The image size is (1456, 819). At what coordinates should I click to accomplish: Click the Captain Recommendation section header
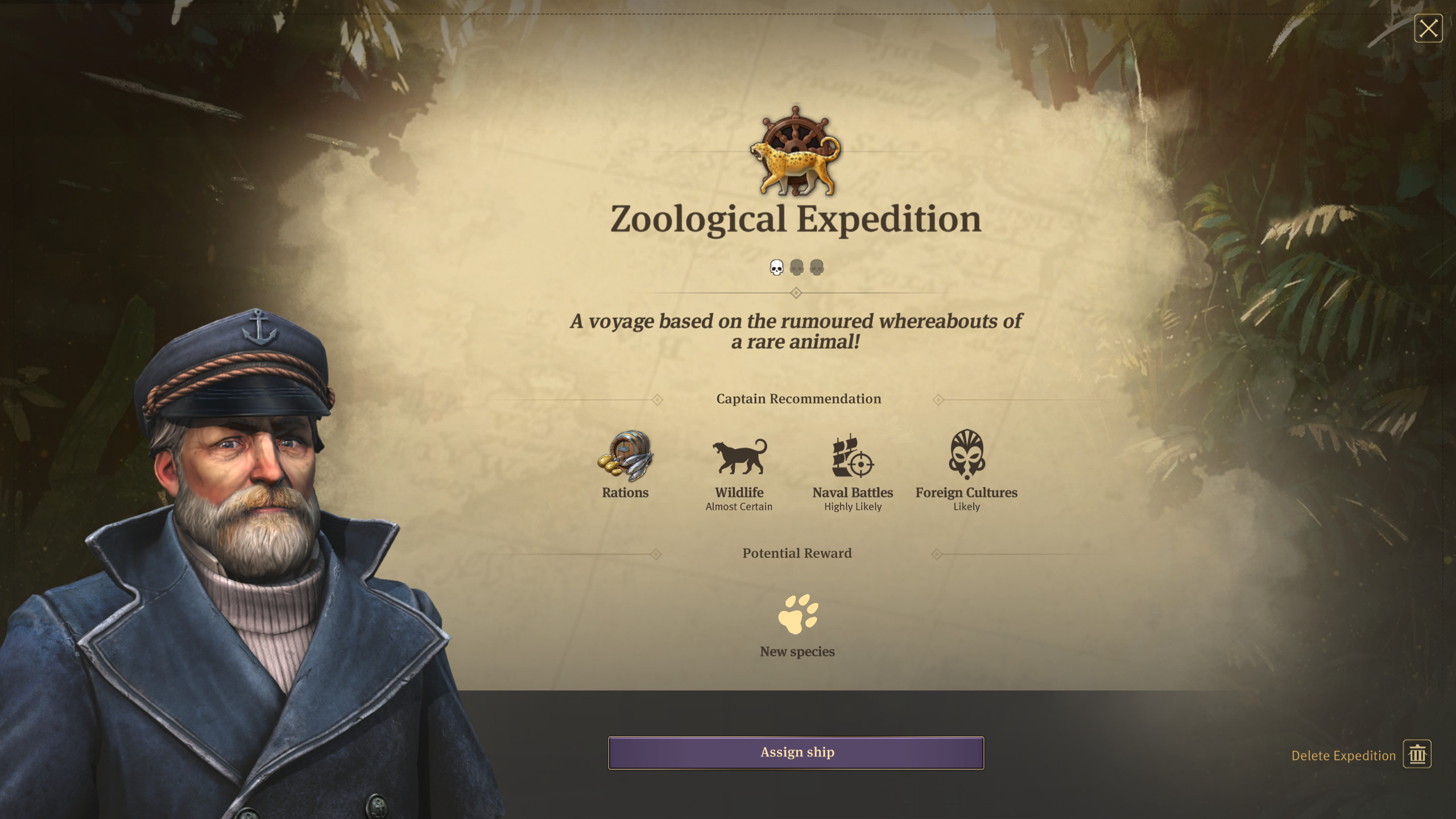tap(798, 399)
